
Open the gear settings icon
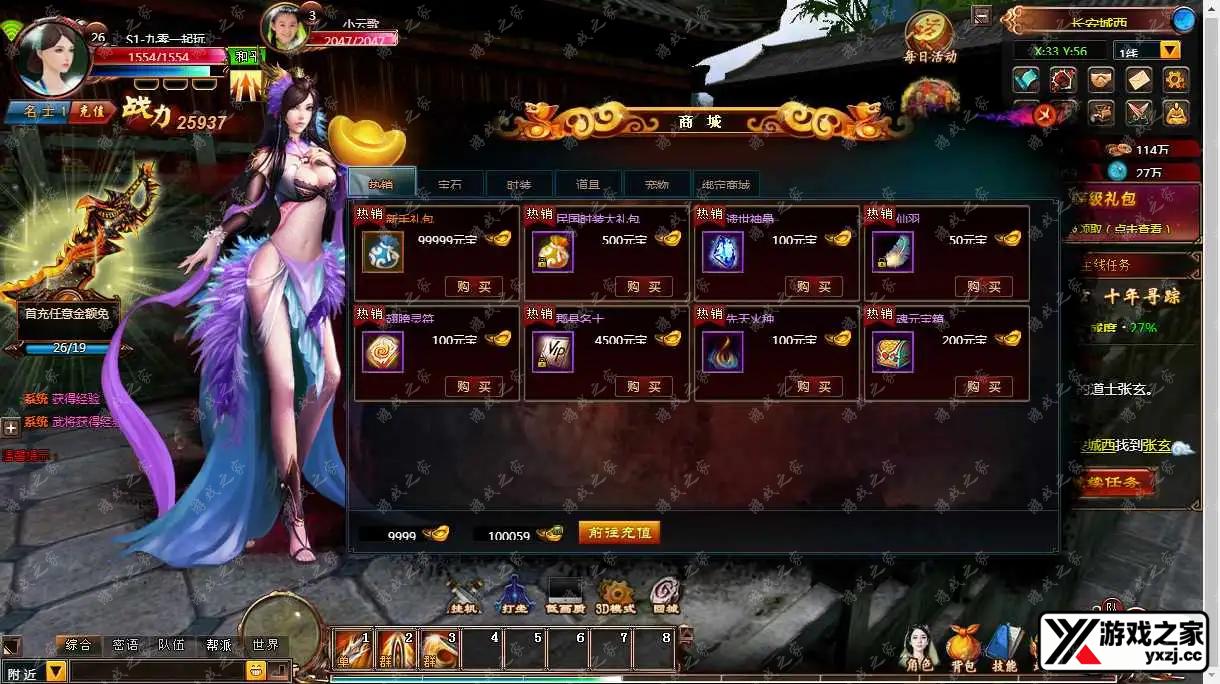1176,79
